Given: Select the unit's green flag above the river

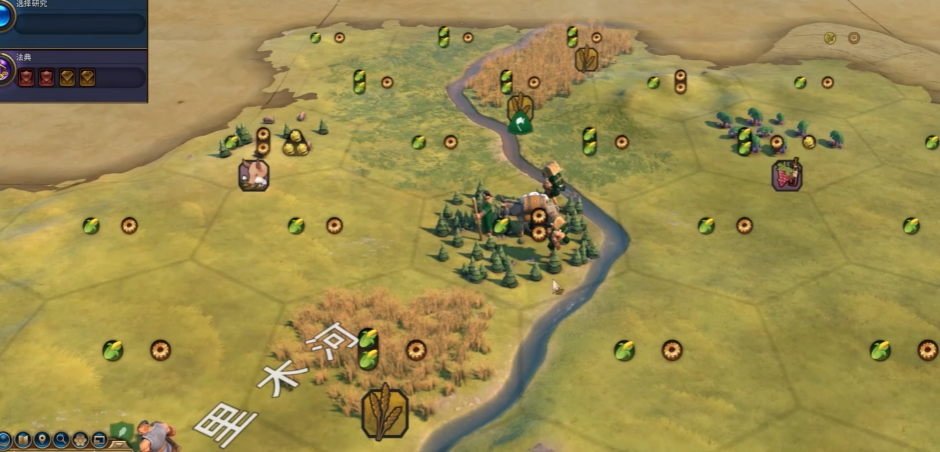Looking at the screenshot, I should click(x=519, y=124).
